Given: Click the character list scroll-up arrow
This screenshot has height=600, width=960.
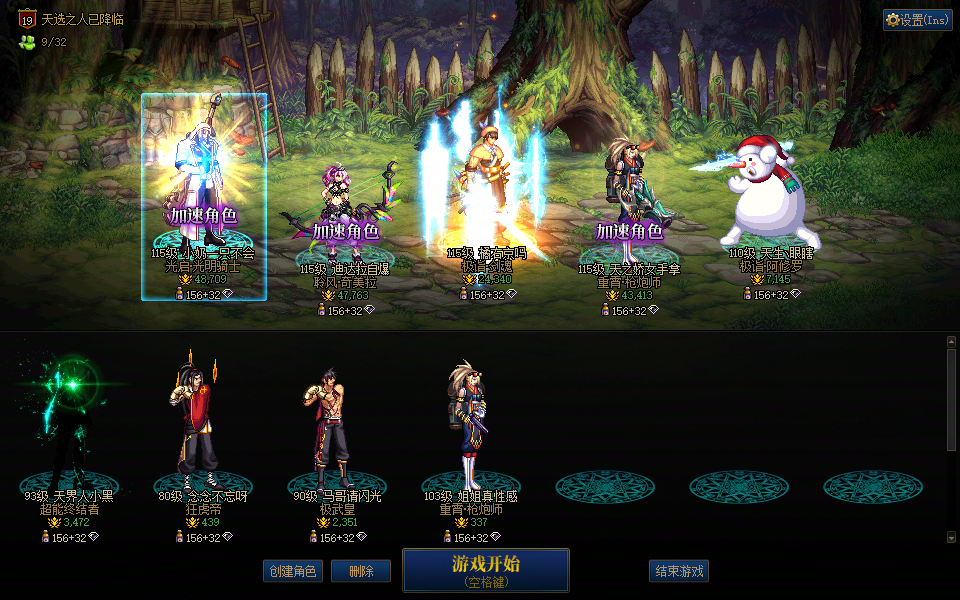Looking at the screenshot, I should coord(951,341).
